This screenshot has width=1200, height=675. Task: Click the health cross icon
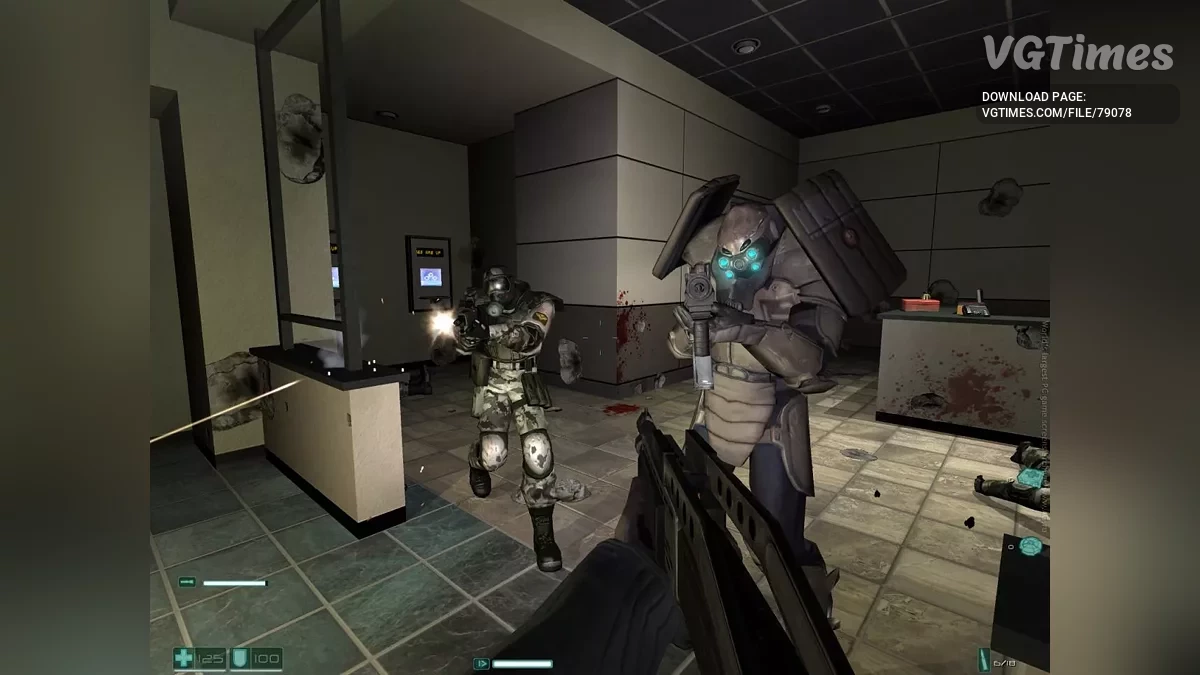pos(184,658)
